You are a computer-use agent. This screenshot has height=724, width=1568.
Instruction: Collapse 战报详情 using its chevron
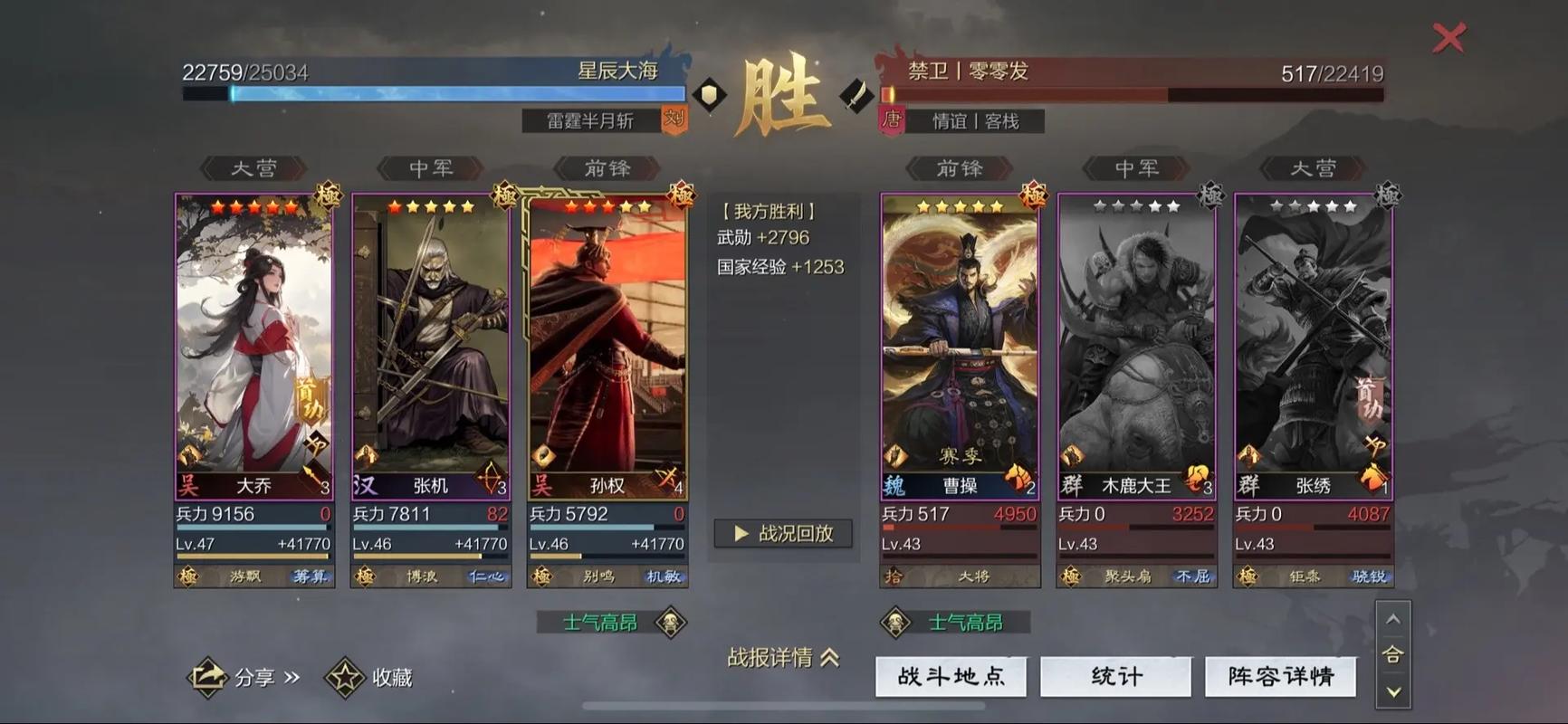[831, 659]
